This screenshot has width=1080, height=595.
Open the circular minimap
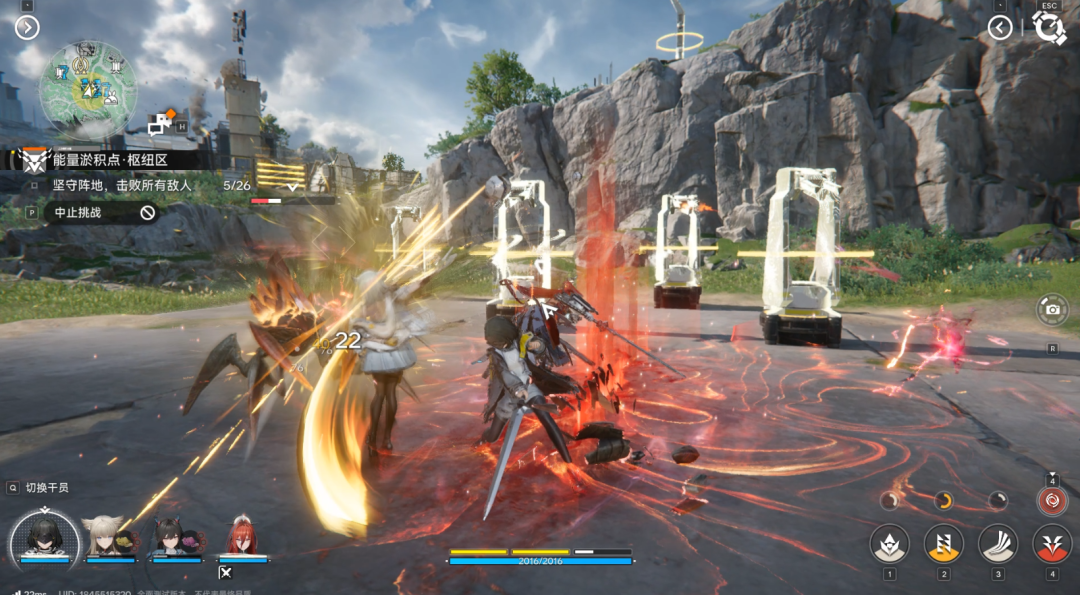[88, 89]
